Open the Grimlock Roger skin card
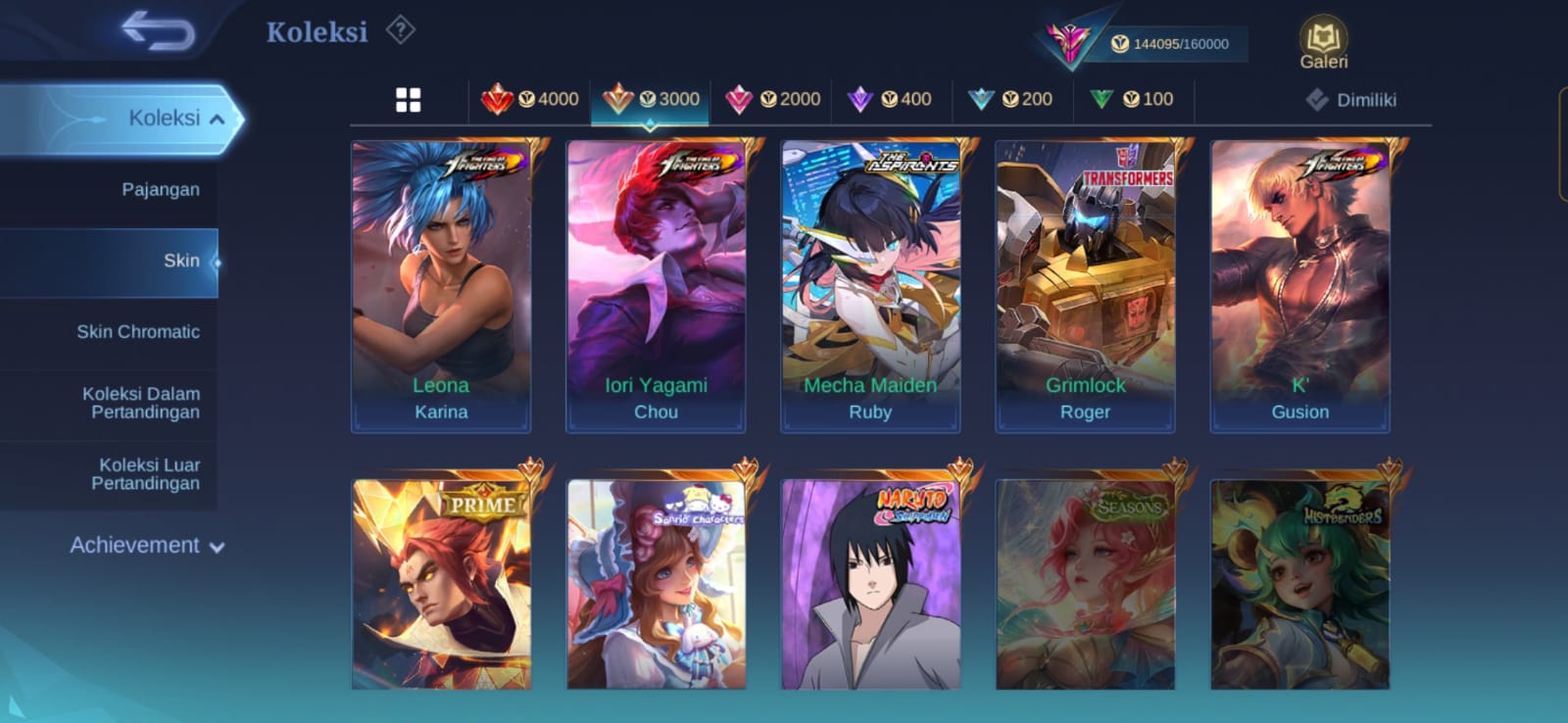 1085,286
